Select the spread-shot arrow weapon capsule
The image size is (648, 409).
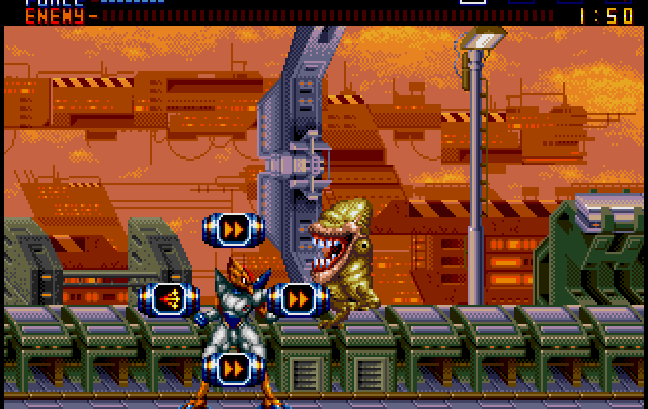(168, 299)
